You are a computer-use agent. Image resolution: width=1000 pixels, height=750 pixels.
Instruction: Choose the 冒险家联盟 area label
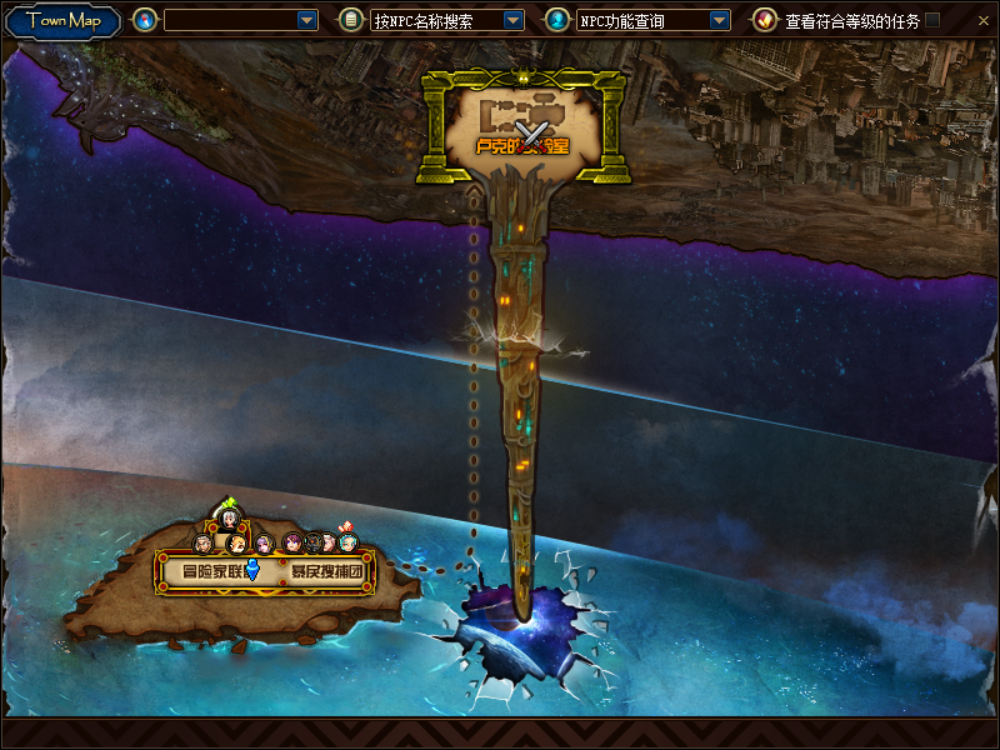tap(203, 573)
